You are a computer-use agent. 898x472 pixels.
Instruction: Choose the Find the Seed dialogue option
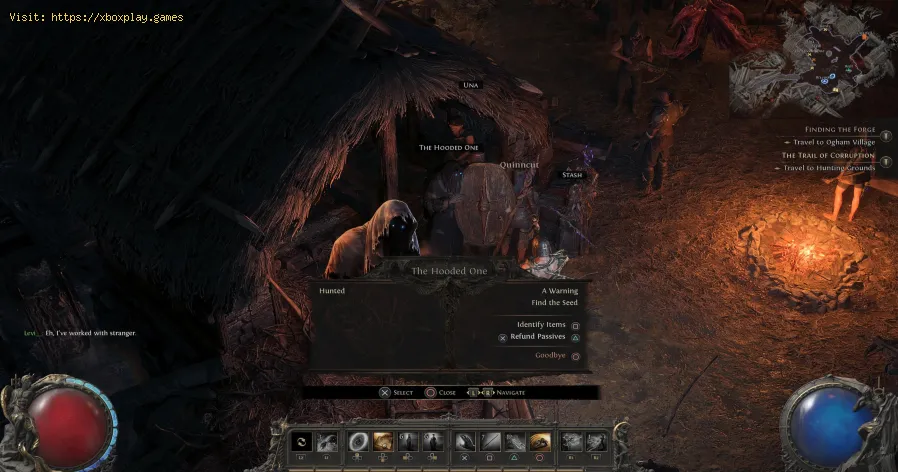(553, 303)
